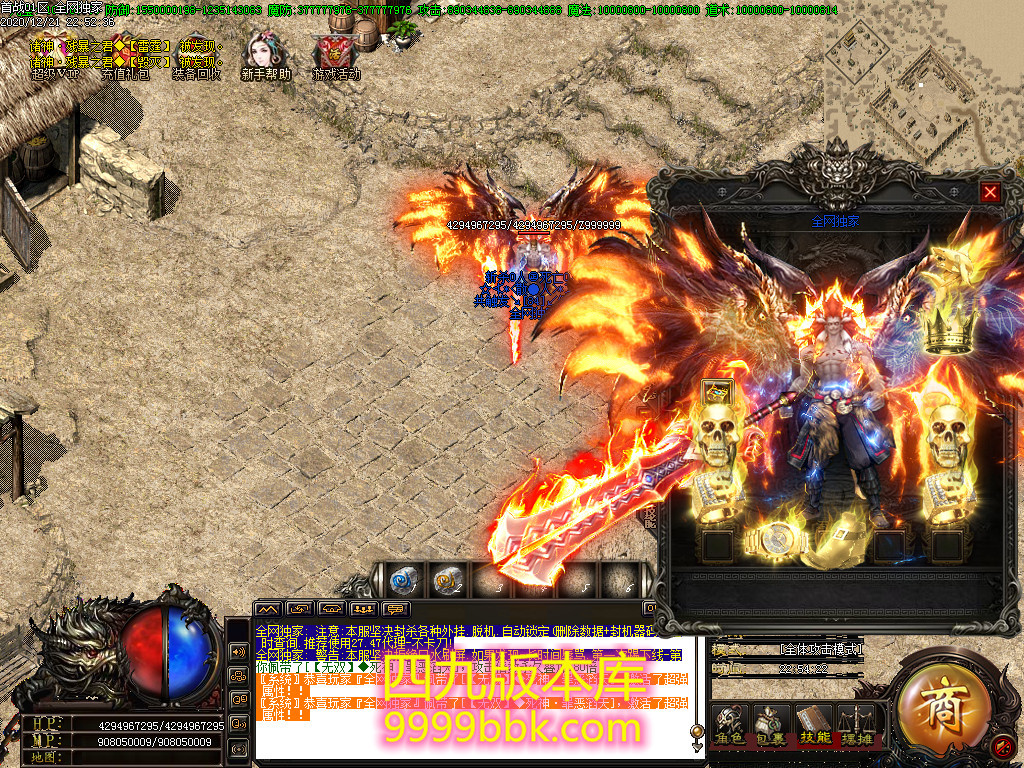
Task: Use the blue swirl stone in hotbar
Action: 403,579
